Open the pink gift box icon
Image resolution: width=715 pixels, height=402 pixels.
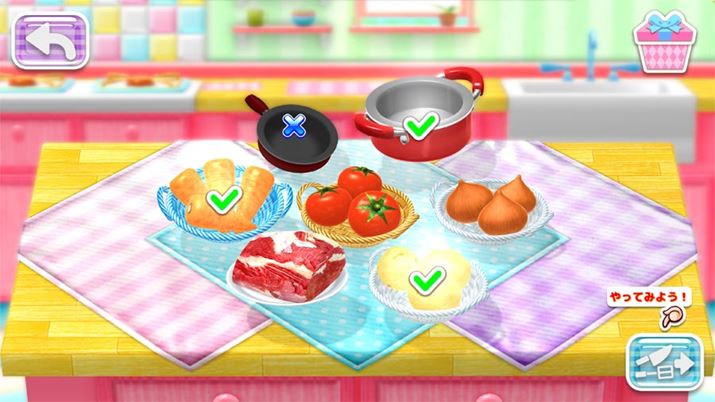[663, 42]
